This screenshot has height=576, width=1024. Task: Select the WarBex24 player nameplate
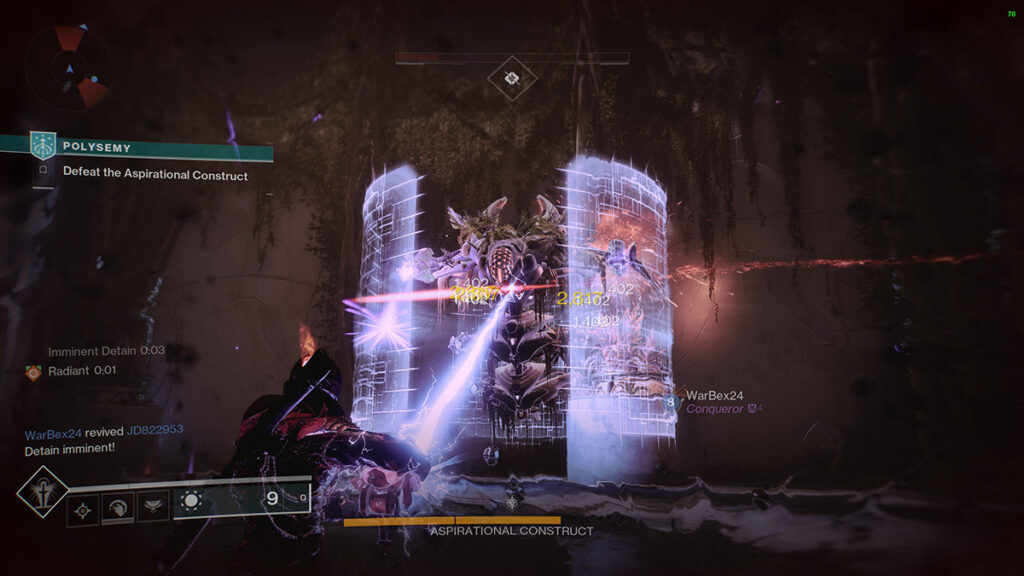[x=715, y=396]
